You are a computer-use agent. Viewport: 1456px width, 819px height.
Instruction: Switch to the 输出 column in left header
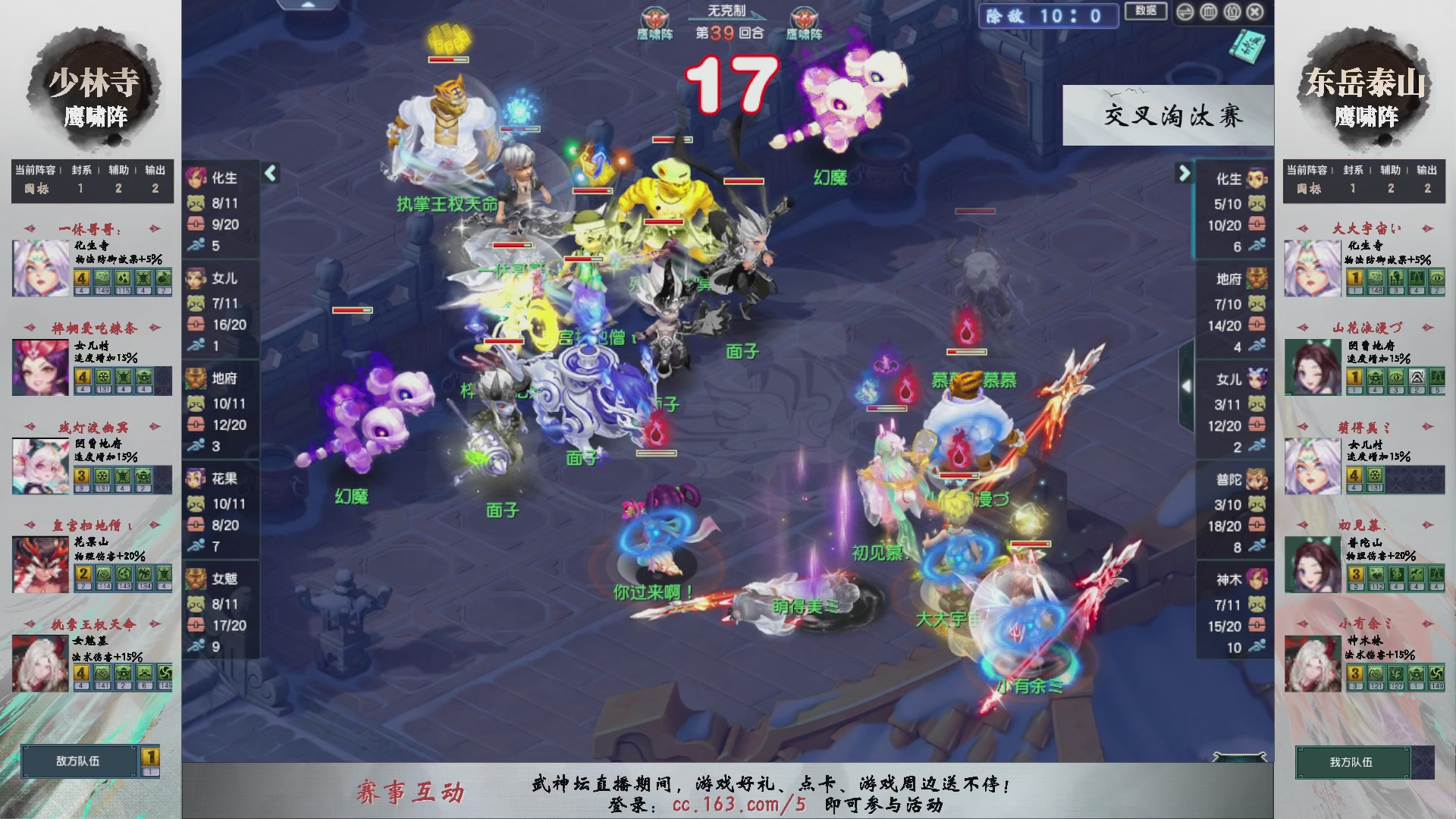(x=154, y=170)
